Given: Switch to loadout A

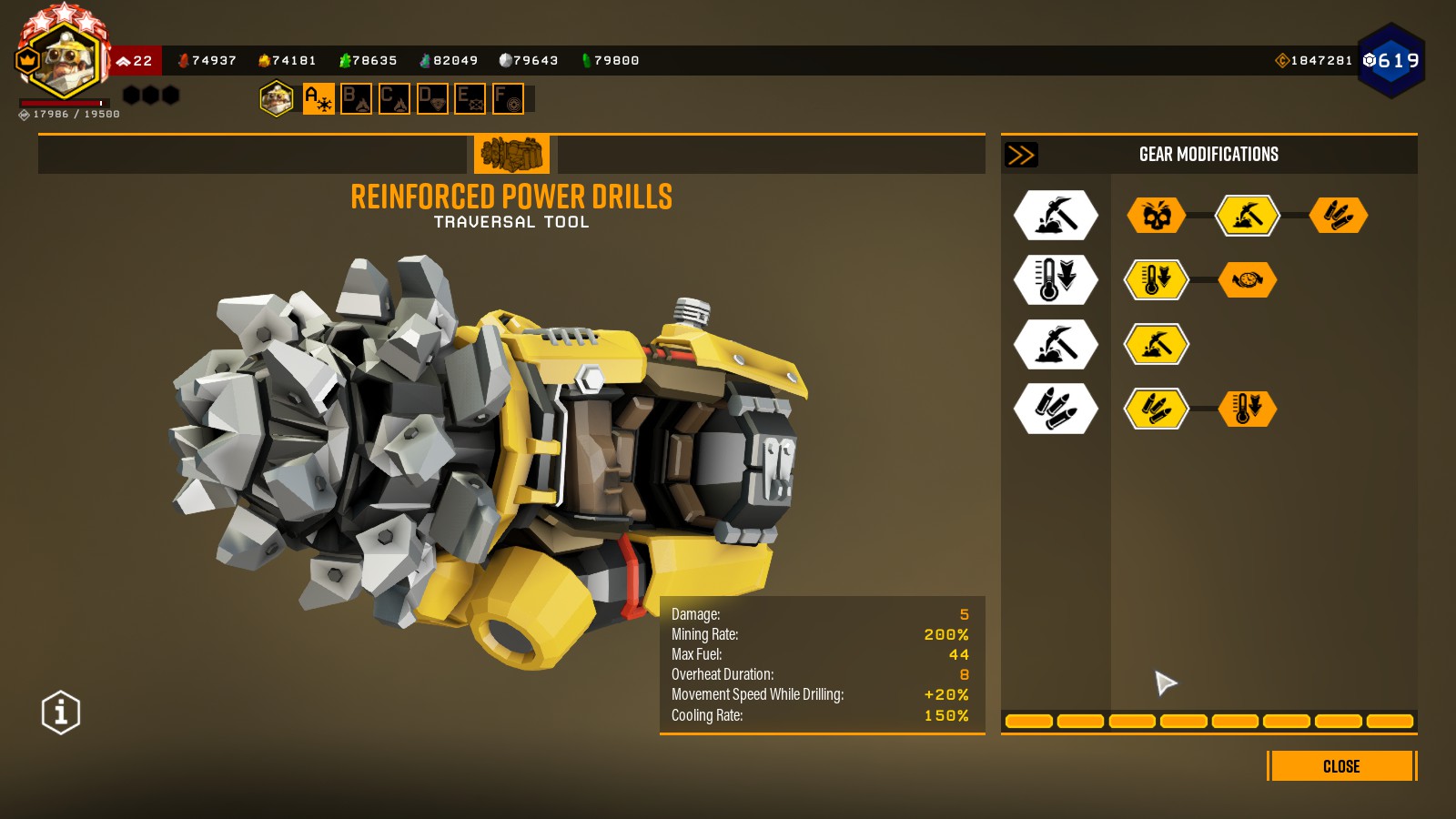Looking at the screenshot, I should click(318, 98).
